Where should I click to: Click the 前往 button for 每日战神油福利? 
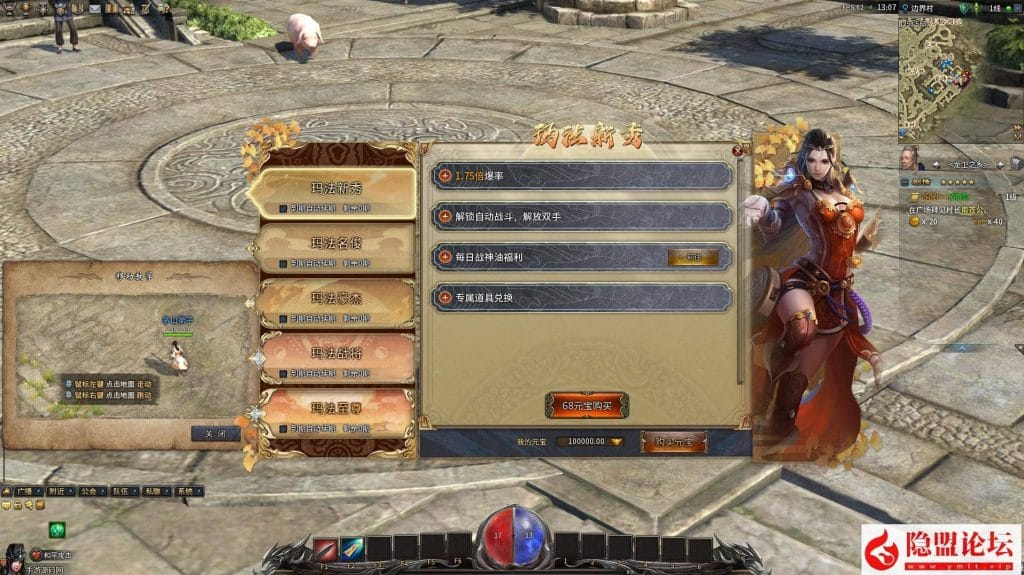pos(692,257)
